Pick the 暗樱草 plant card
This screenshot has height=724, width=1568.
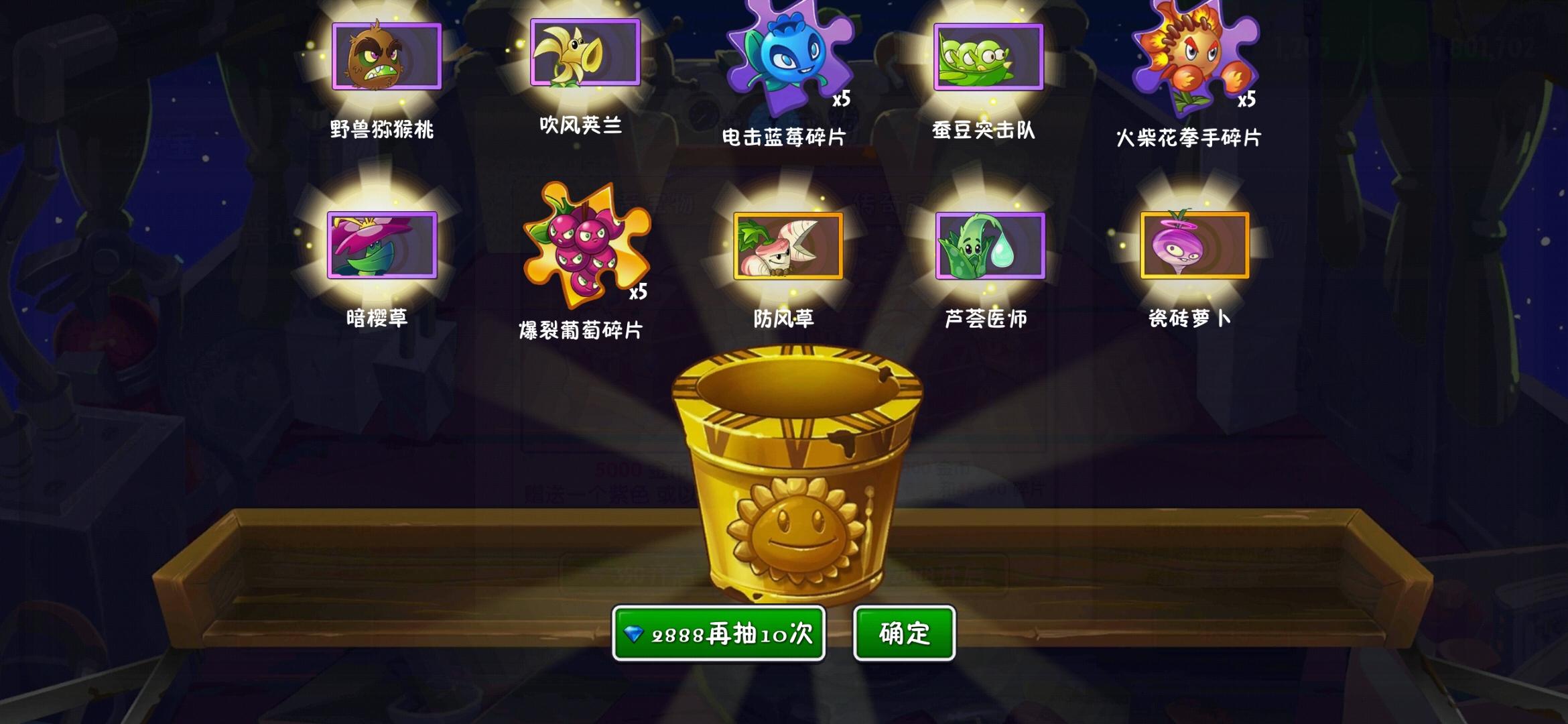click(382, 245)
